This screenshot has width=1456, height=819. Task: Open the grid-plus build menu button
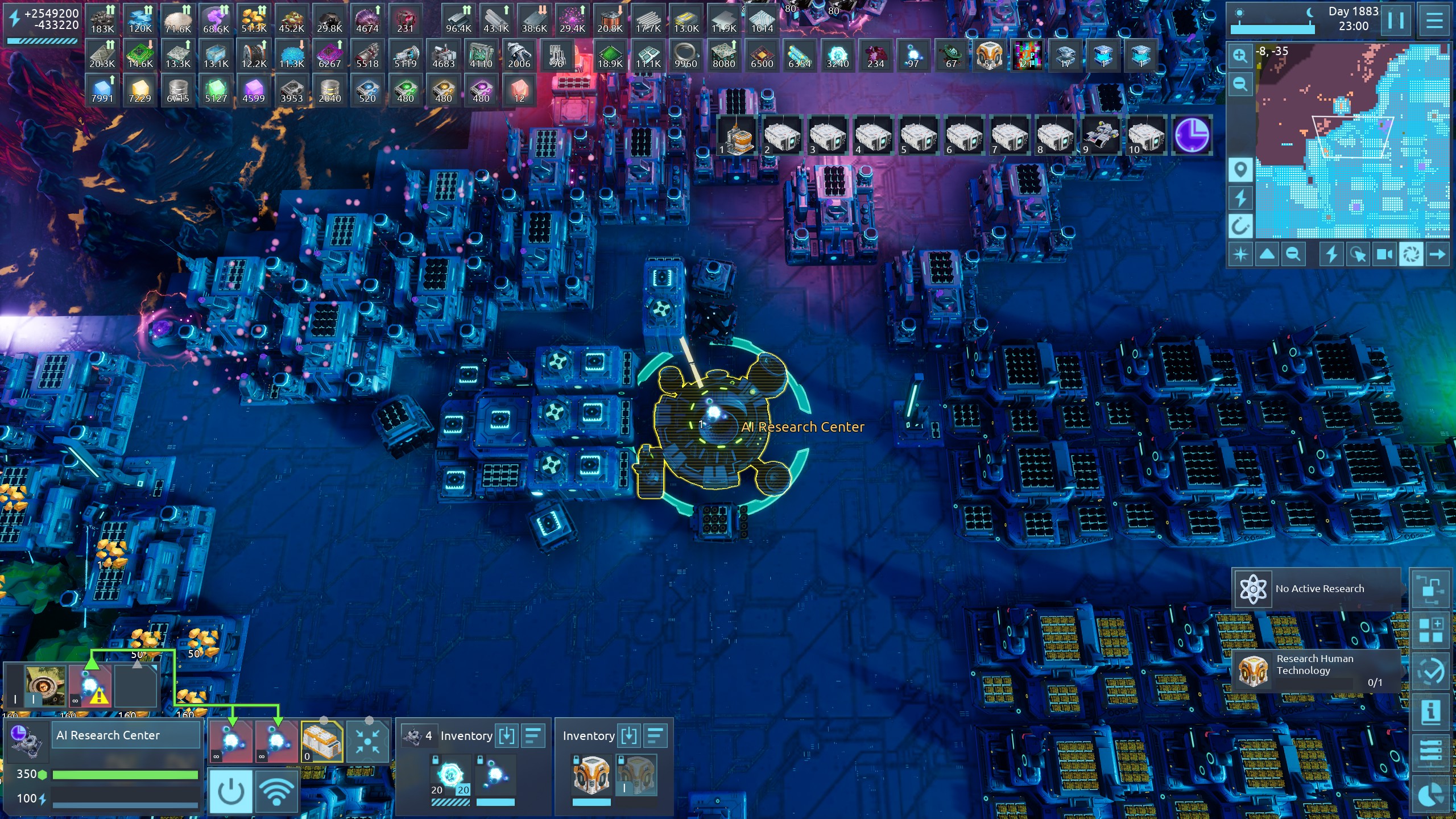tap(1431, 630)
